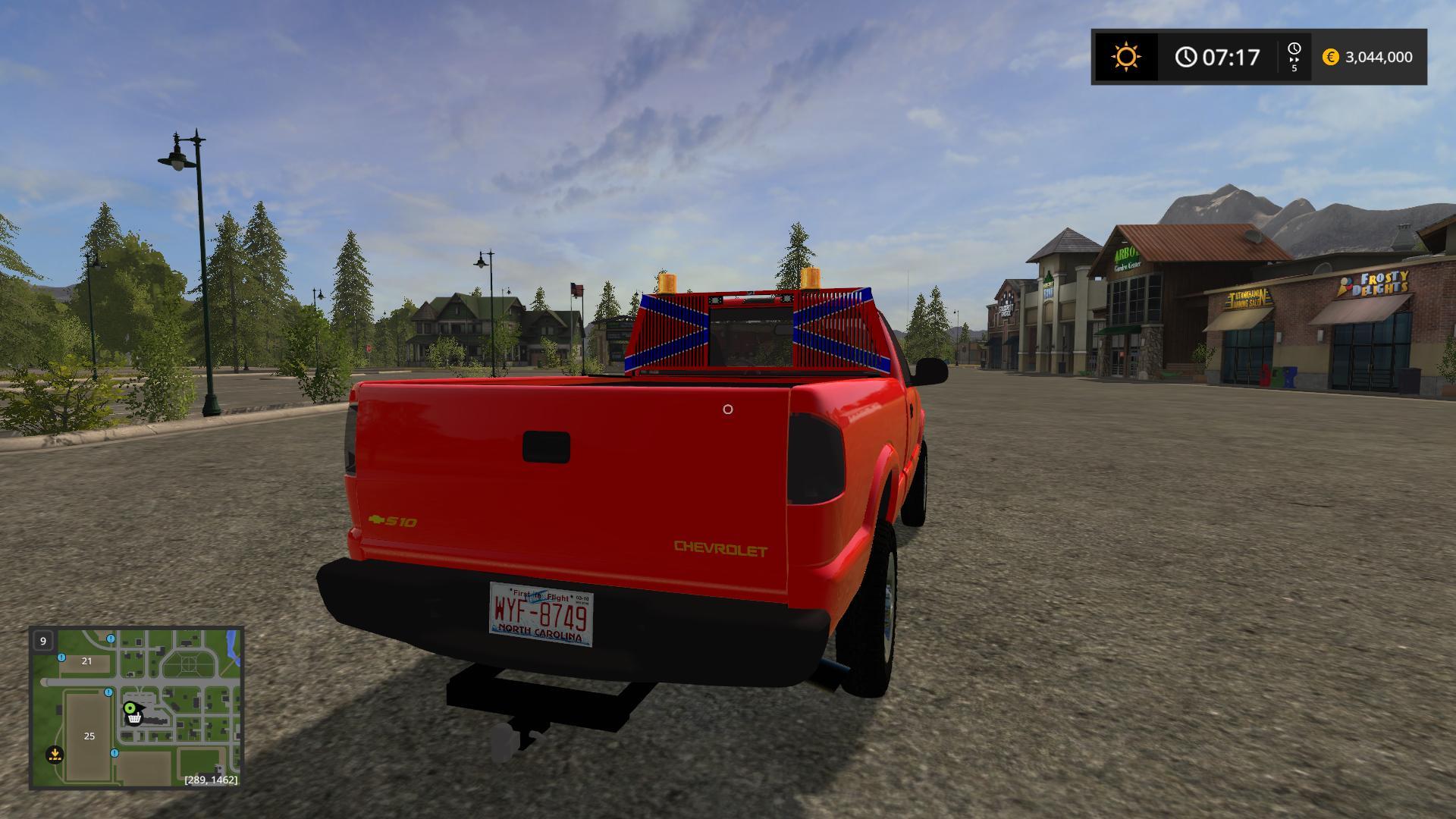The height and width of the screenshot is (819, 1456).
Task: Select the shop basket marker on minimap
Action: 135,719
